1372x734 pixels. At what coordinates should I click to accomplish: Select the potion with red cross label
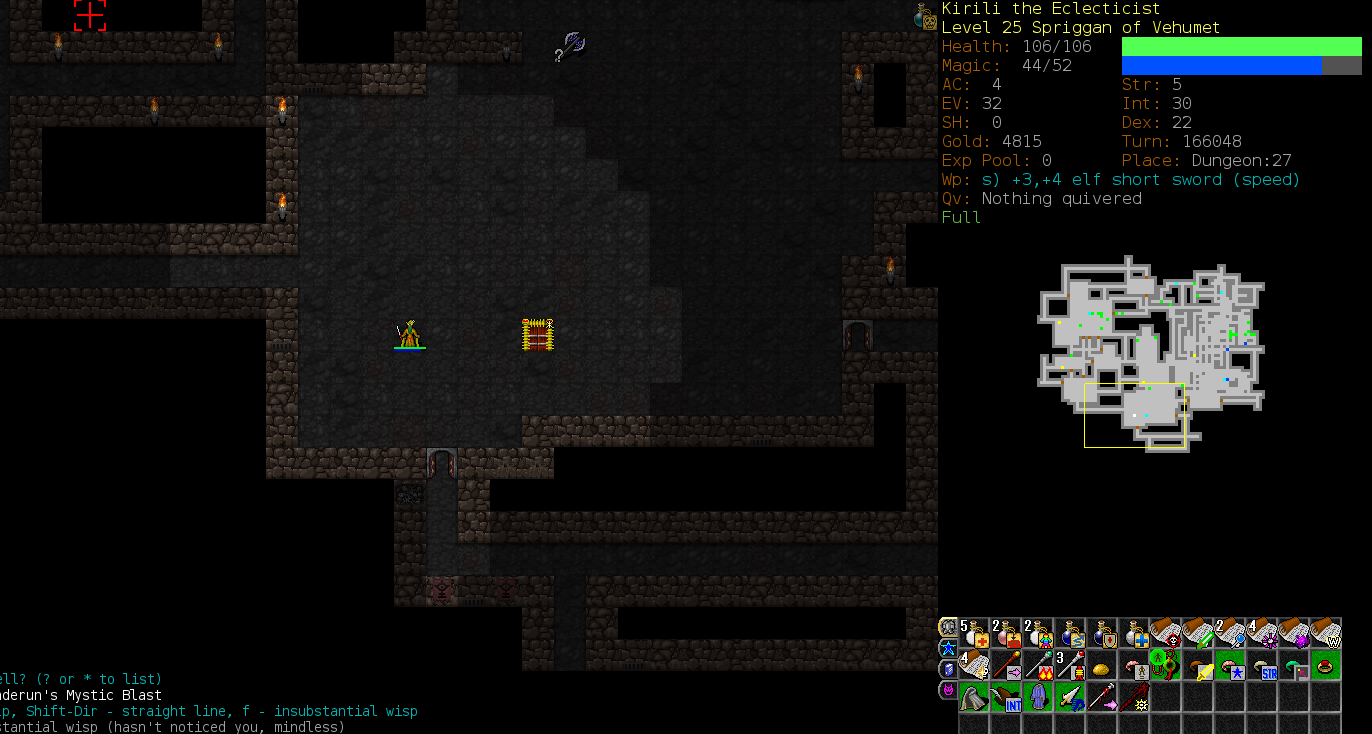(x=974, y=633)
